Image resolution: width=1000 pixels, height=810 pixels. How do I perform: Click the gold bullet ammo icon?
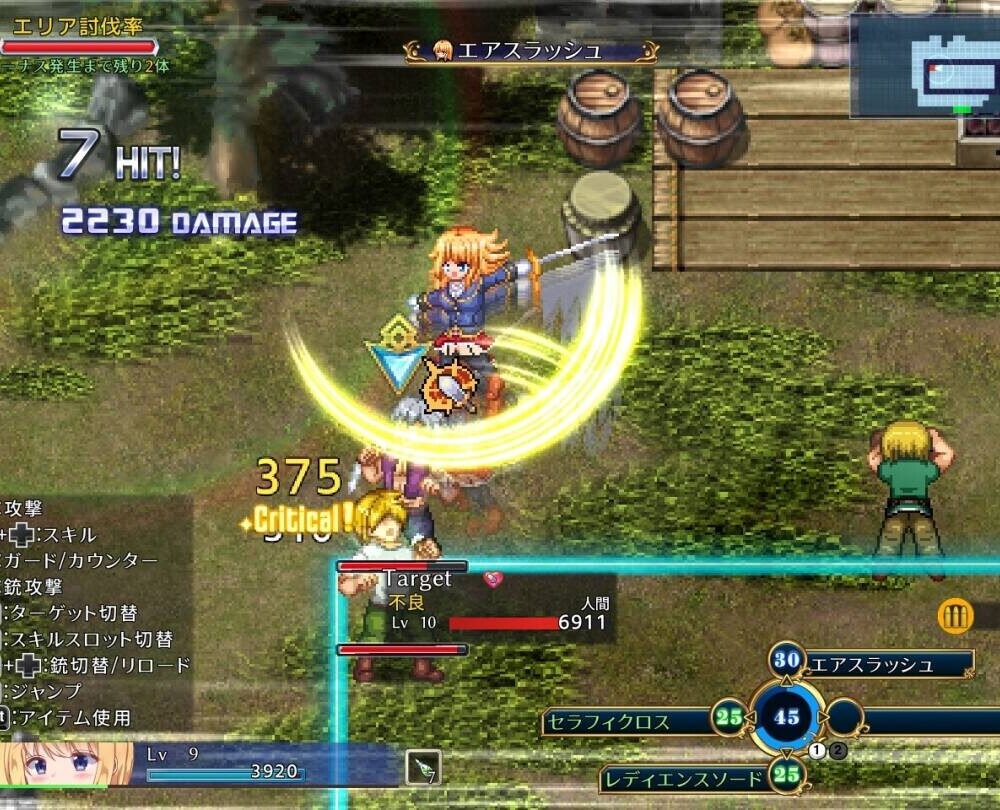coord(956,616)
